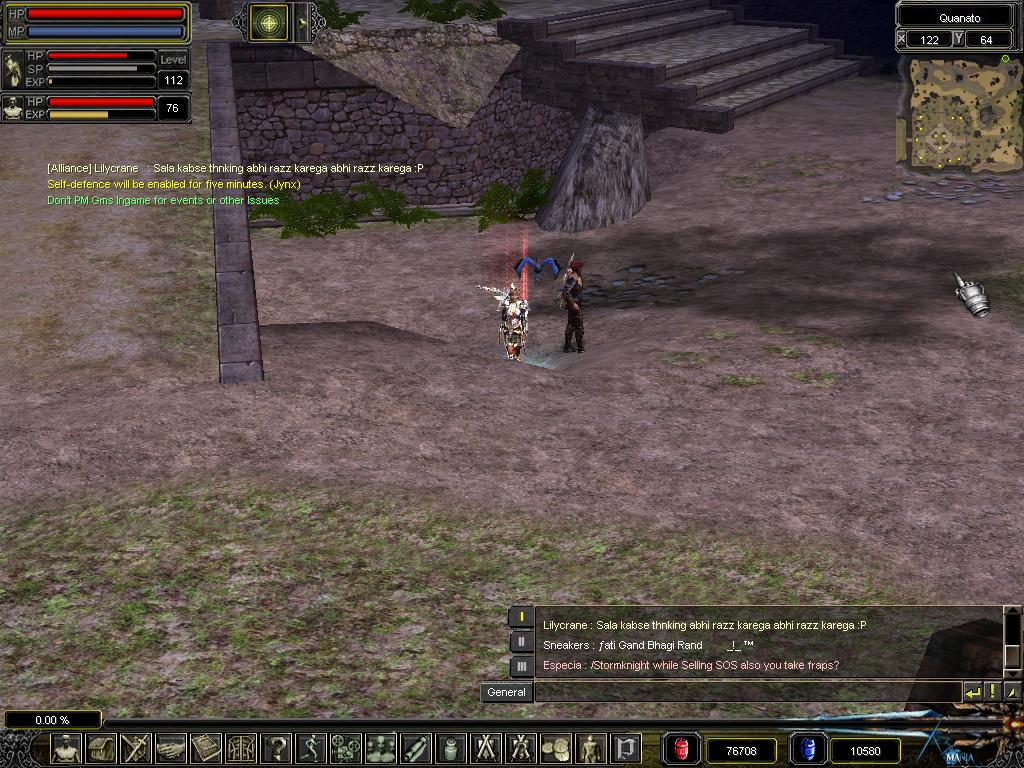Switch to chat tab II

click(521, 642)
